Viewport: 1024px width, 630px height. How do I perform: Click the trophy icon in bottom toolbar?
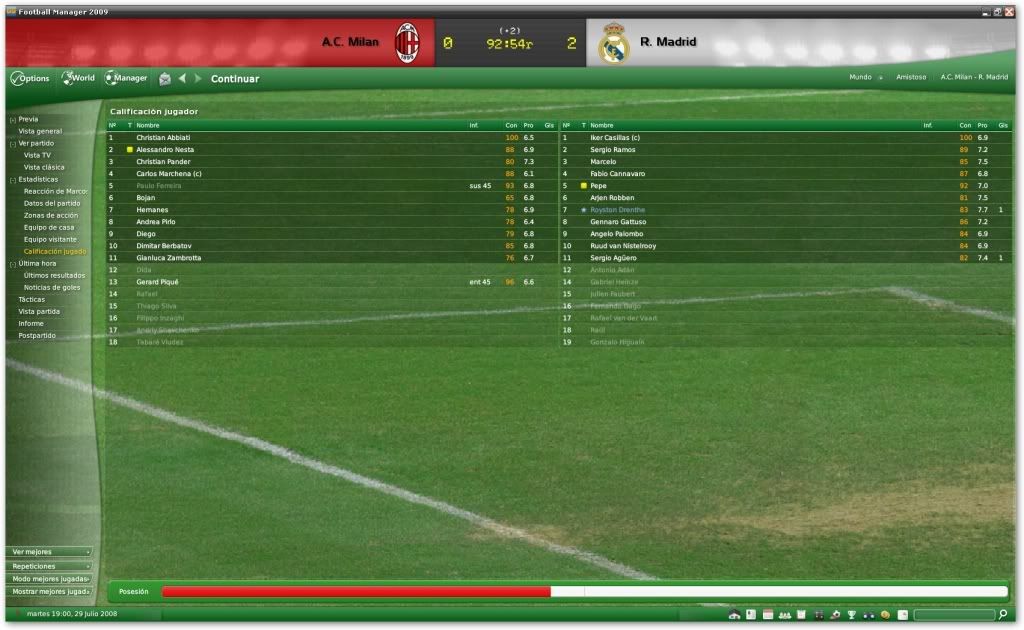point(851,614)
